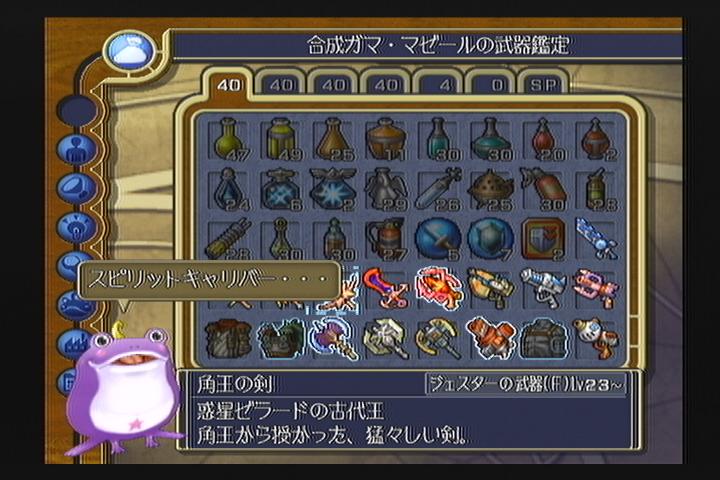Select the snowflake crystal pouch with 6 count
The width and height of the screenshot is (720, 480).
(x=281, y=188)
